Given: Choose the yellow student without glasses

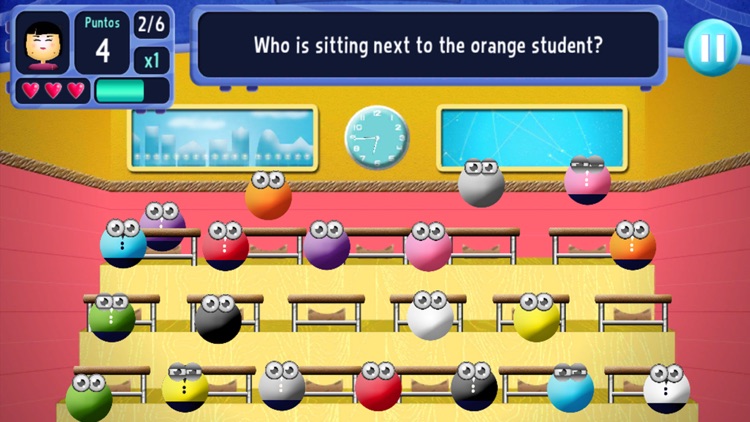Looking at the screenshot, I should point(537,318).
